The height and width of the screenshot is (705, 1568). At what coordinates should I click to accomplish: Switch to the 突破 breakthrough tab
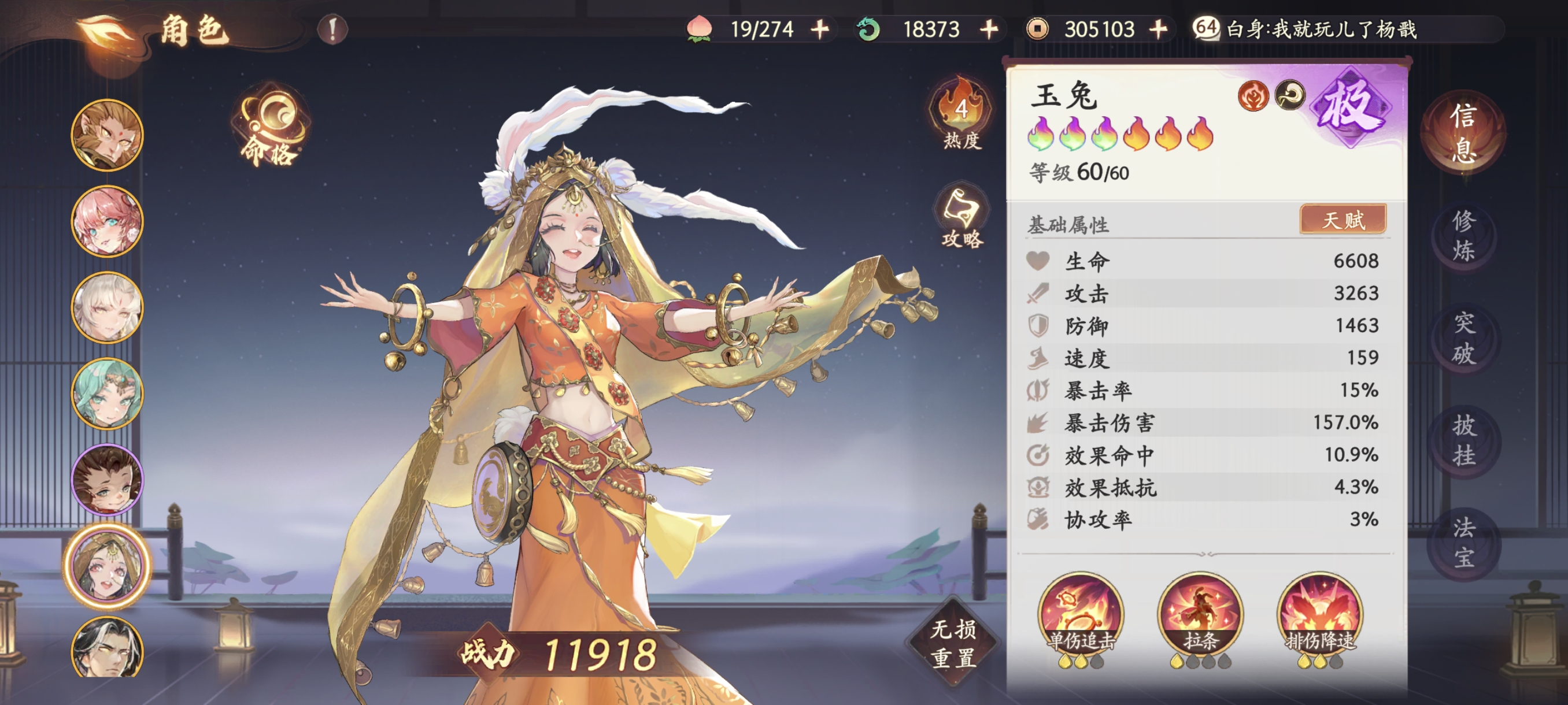(1463, 338)
